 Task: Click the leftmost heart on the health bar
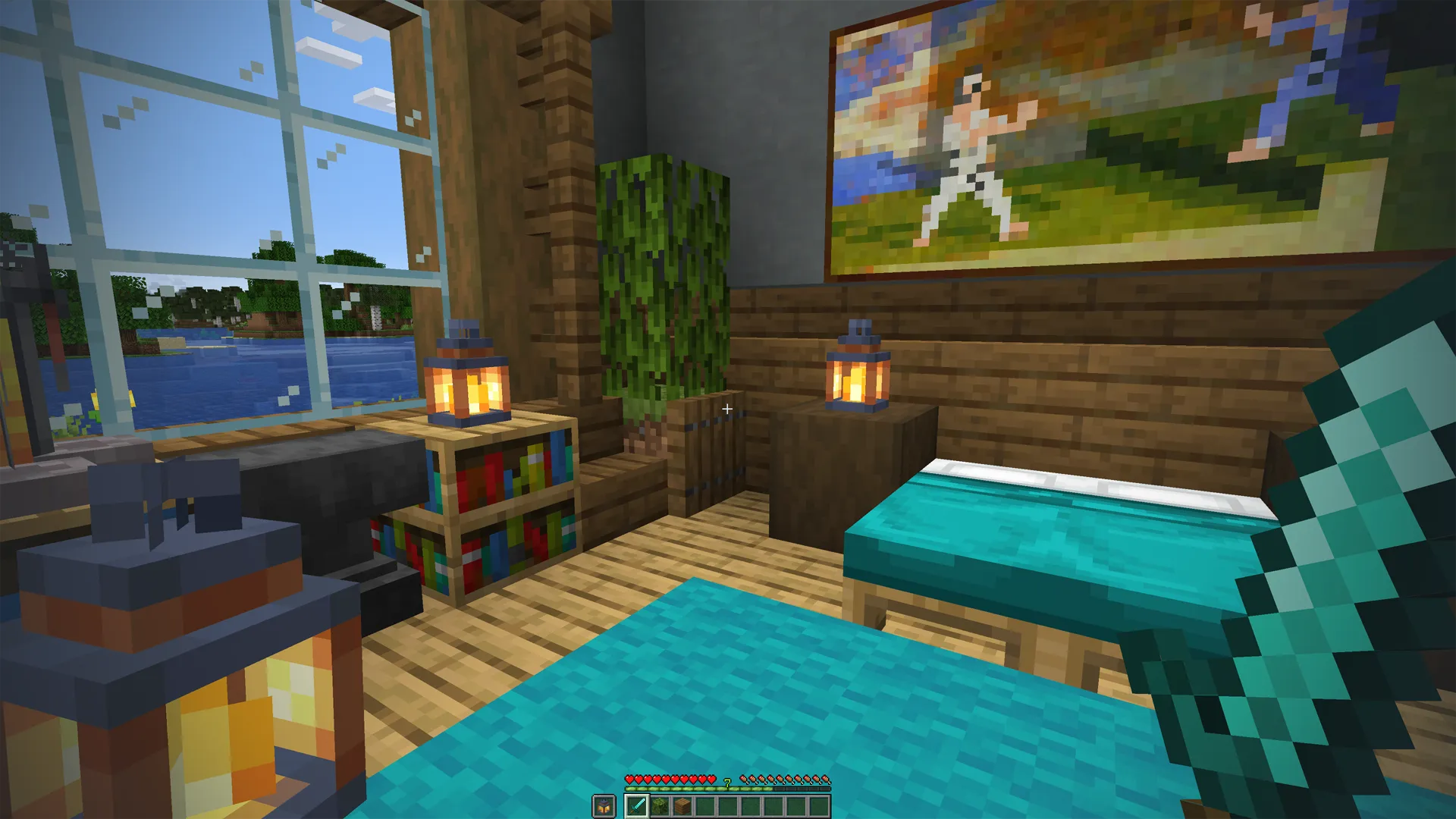(629, 780)
